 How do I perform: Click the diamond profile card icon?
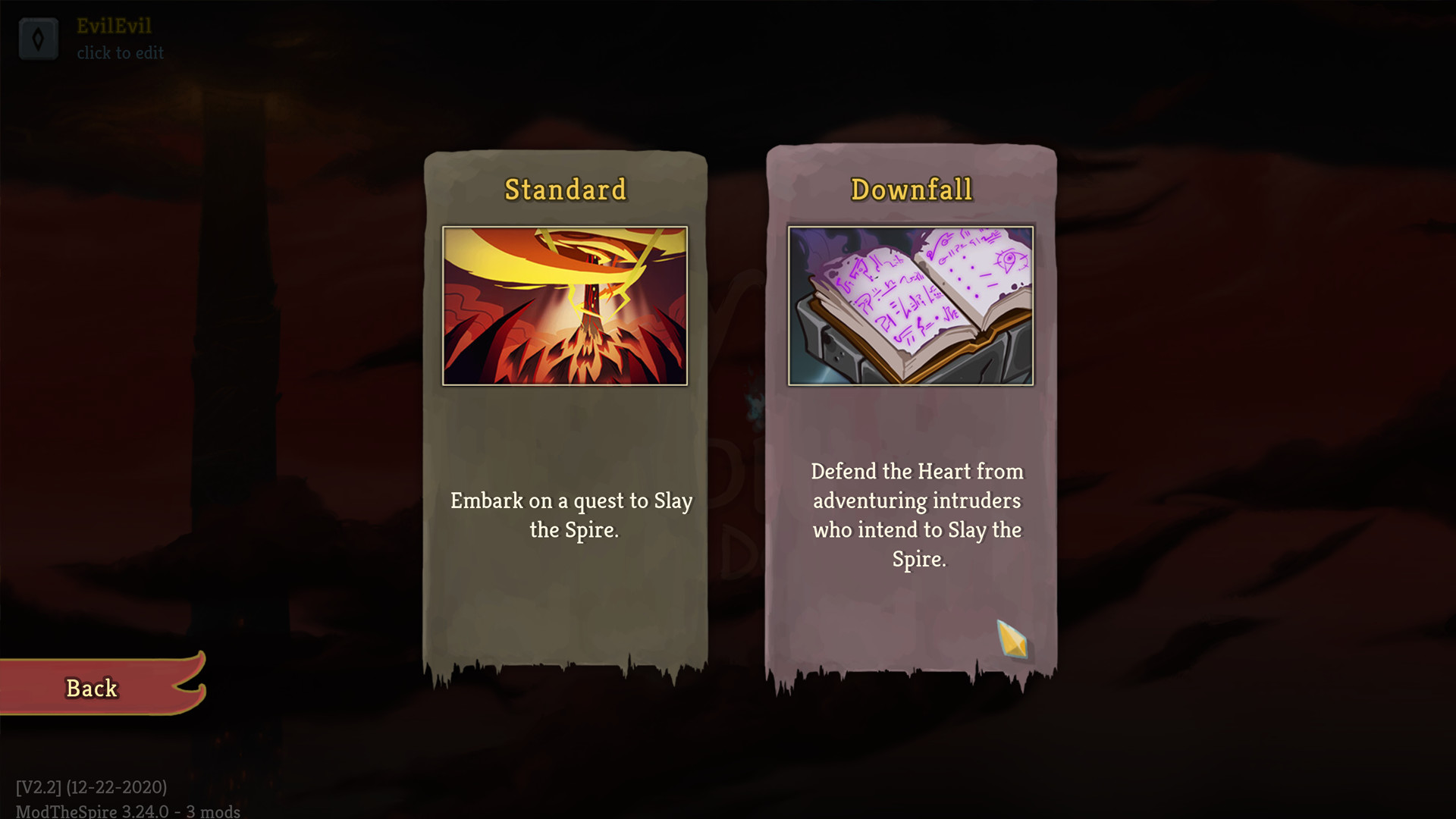39,38
